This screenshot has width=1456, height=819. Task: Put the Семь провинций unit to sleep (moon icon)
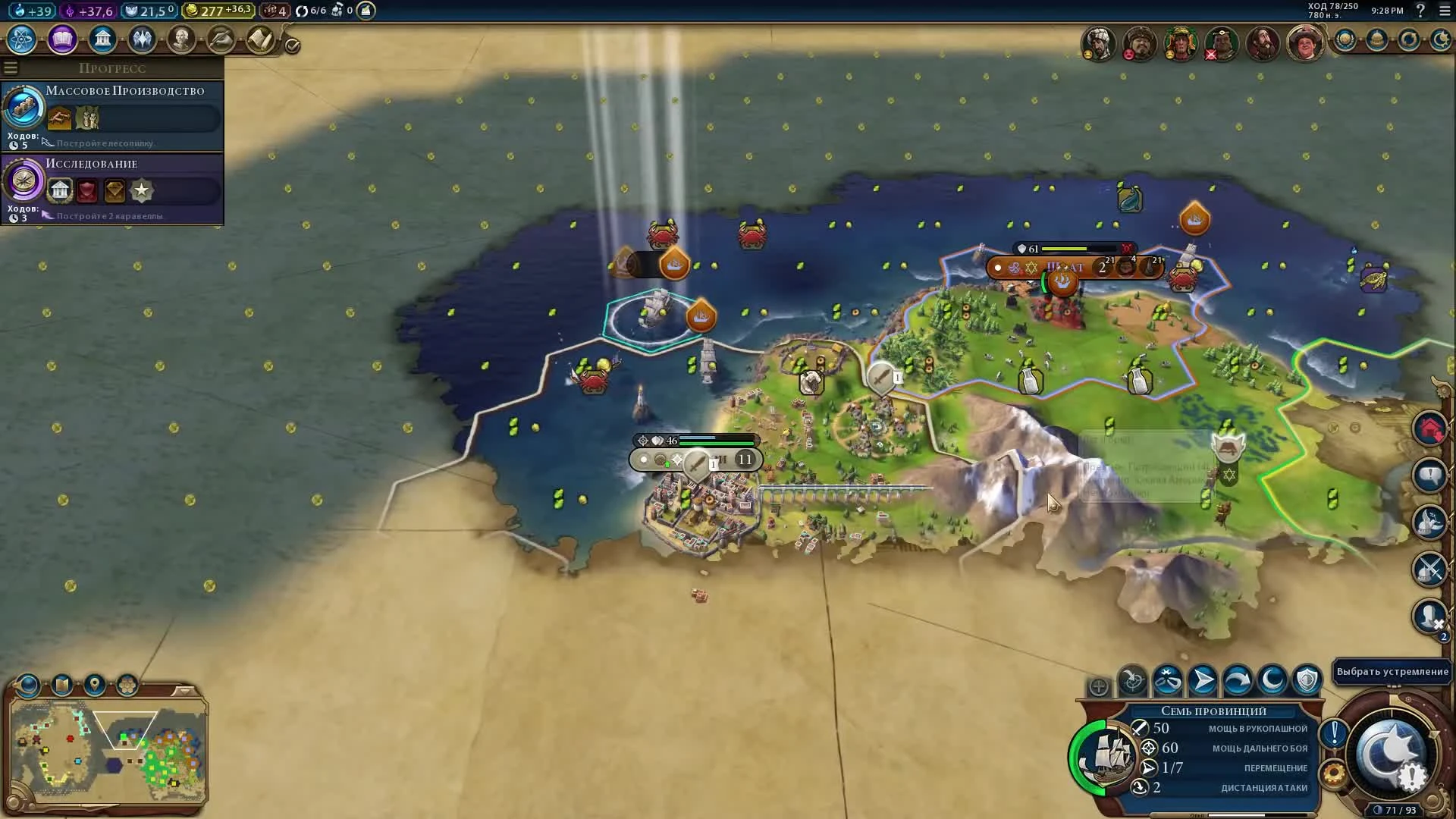point(1272,681)
